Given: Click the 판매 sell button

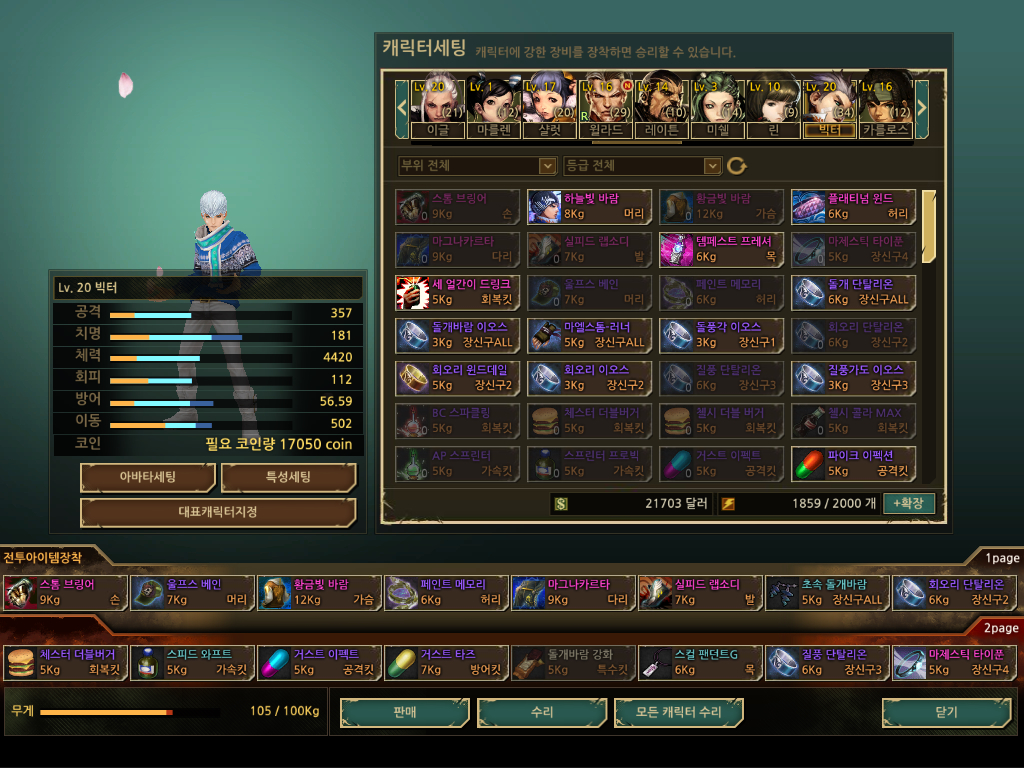Looking at the screenshot, I should pyautogui.click(x=404, y=713).
